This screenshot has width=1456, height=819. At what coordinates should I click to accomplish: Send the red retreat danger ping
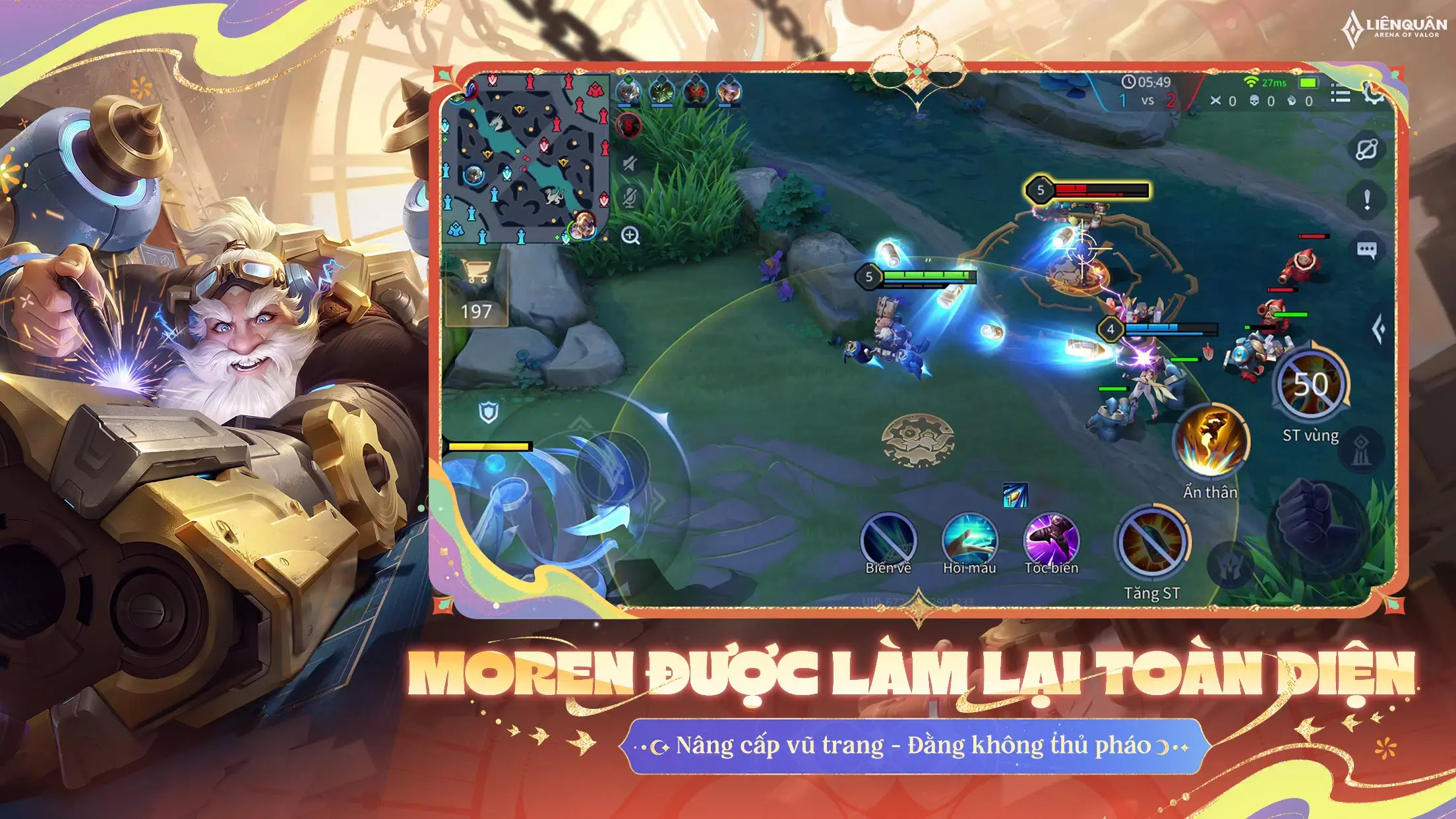pyautogui.click(x=628, y=126)
